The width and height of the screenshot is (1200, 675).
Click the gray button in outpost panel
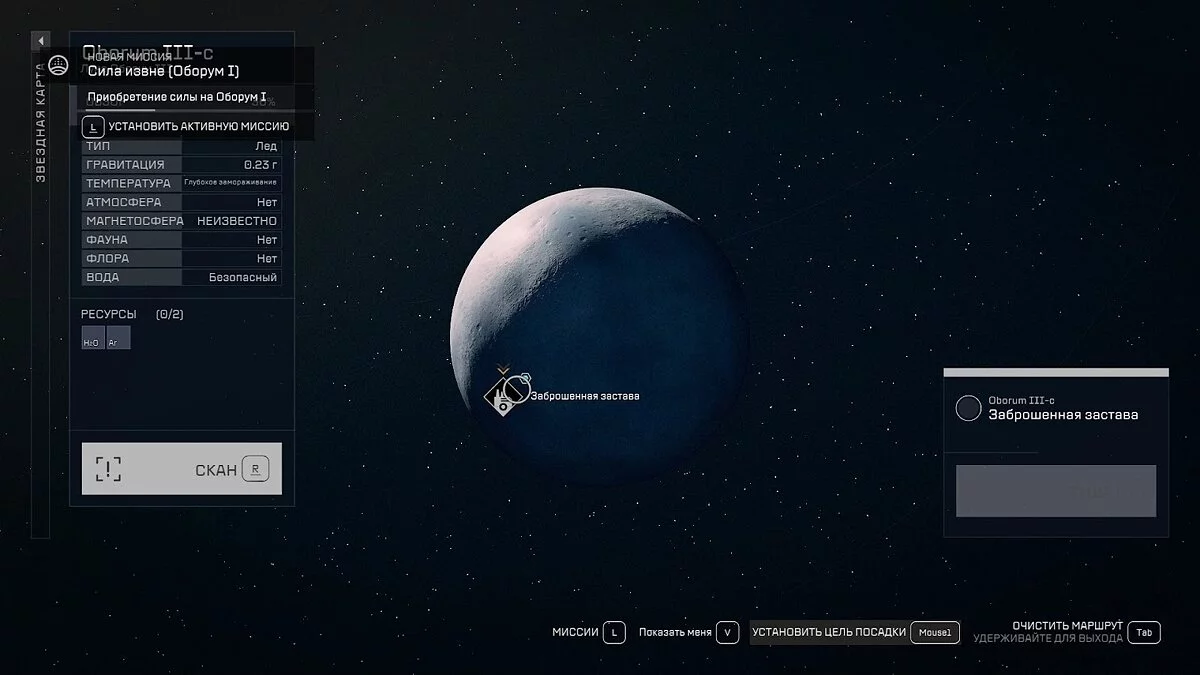click(1055, 491)
